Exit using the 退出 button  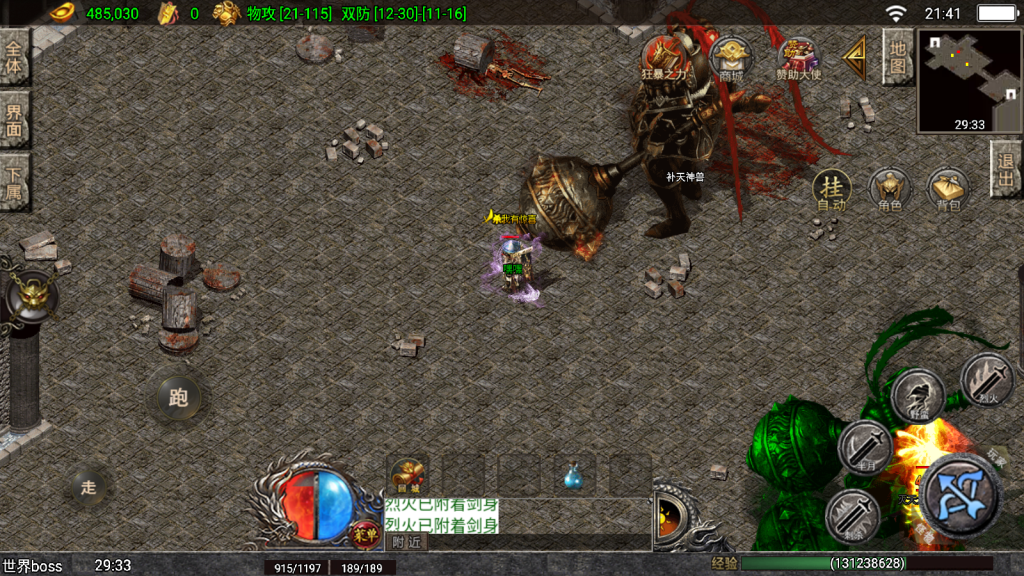[x=1006, y=168]
